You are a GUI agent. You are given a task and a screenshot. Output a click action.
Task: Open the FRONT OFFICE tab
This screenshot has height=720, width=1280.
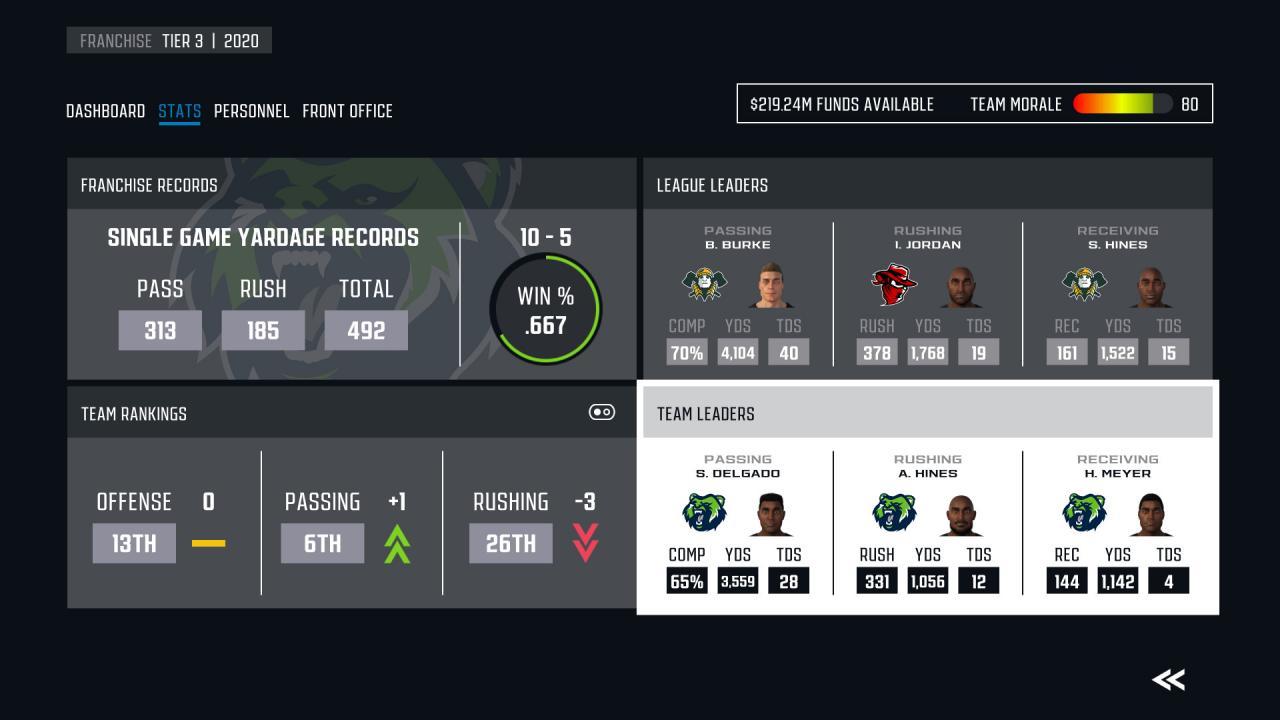349,111
